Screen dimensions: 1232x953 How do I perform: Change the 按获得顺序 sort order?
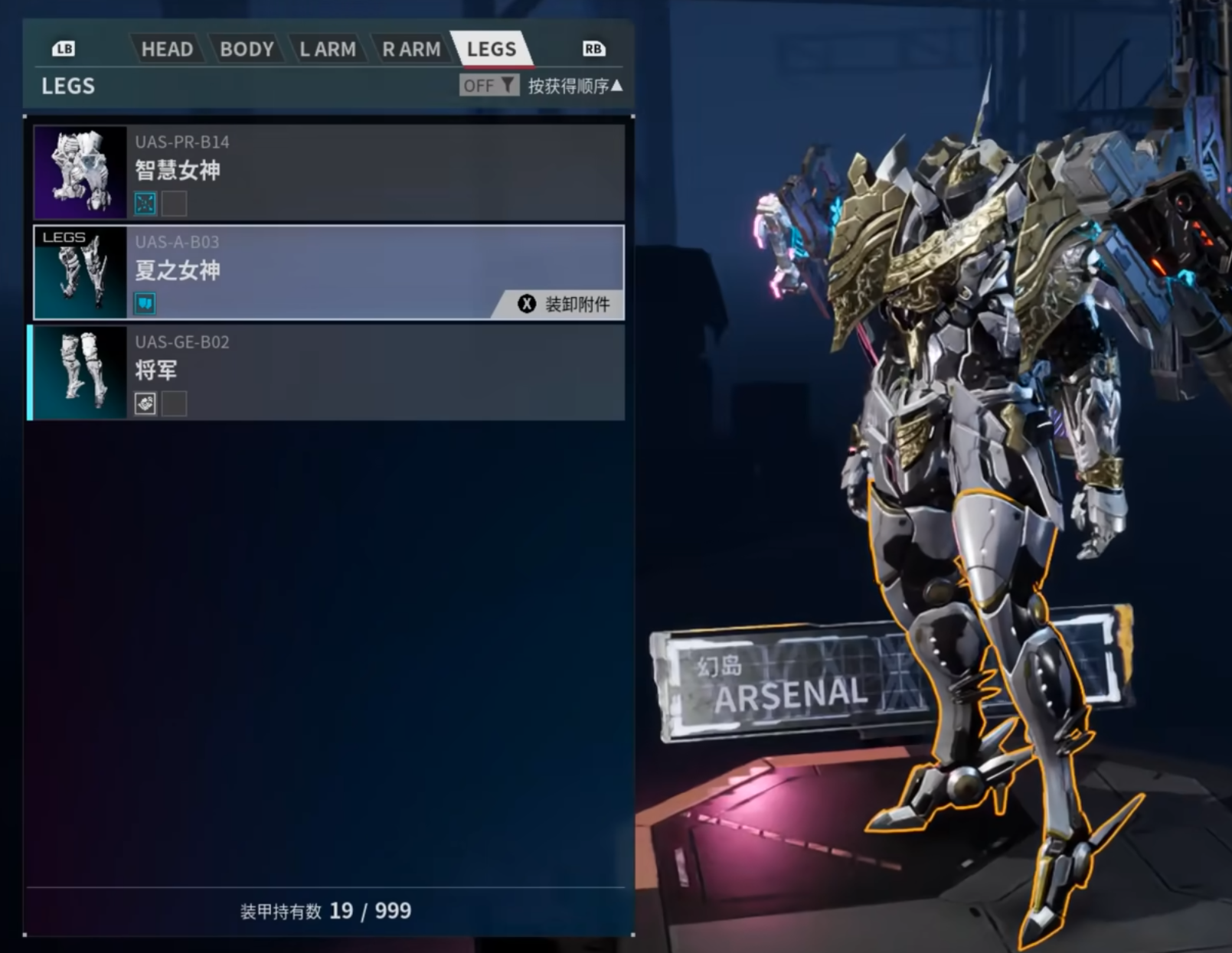tap(575, 86)
